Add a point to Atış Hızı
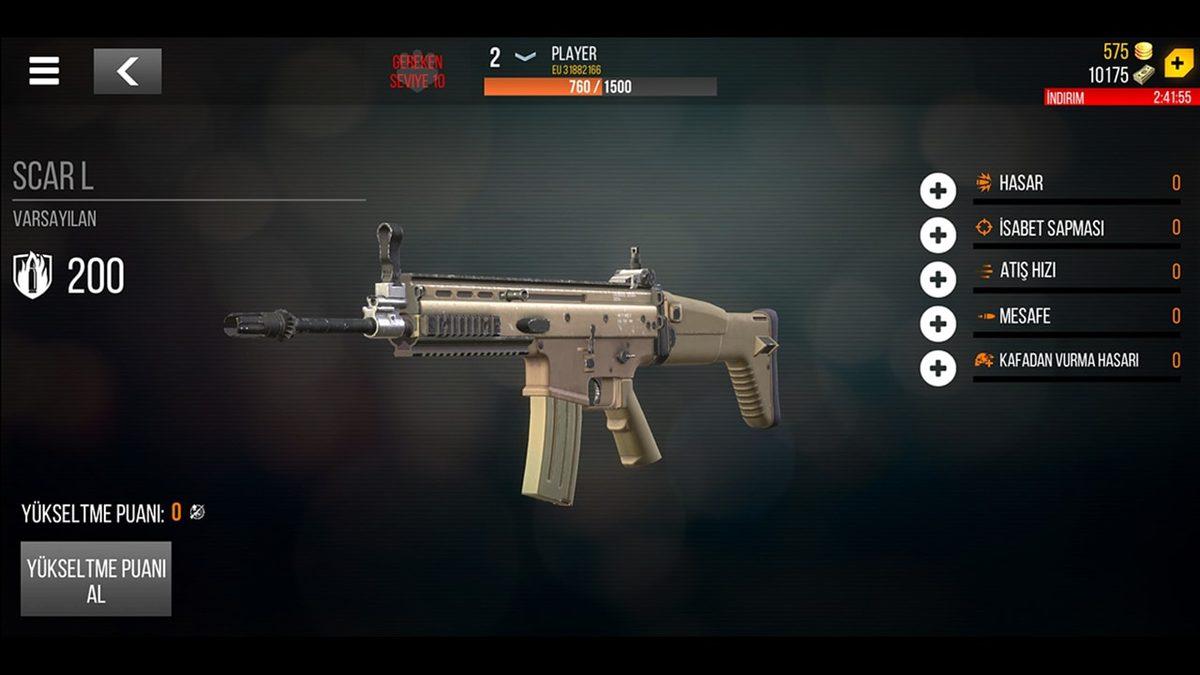The height and width of the screenshot is (675, 1200). 937,279
